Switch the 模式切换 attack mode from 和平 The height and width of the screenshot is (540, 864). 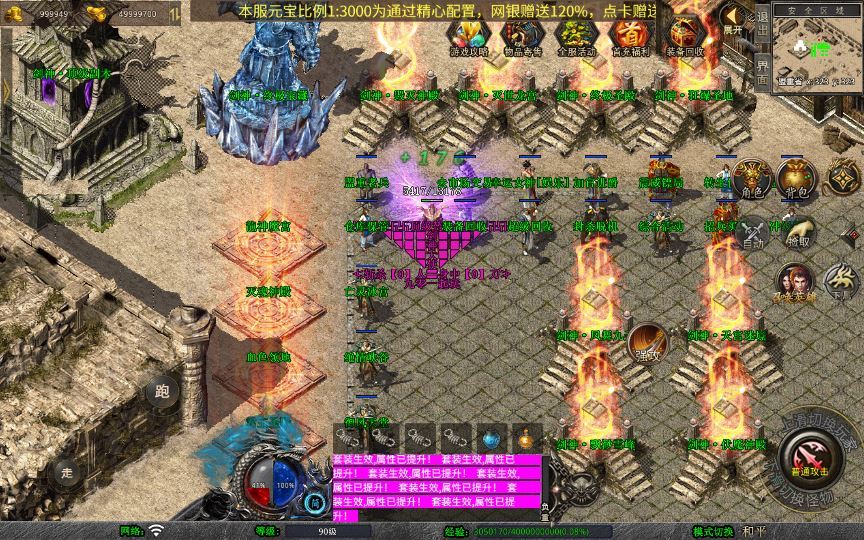(x=752, y=531)
